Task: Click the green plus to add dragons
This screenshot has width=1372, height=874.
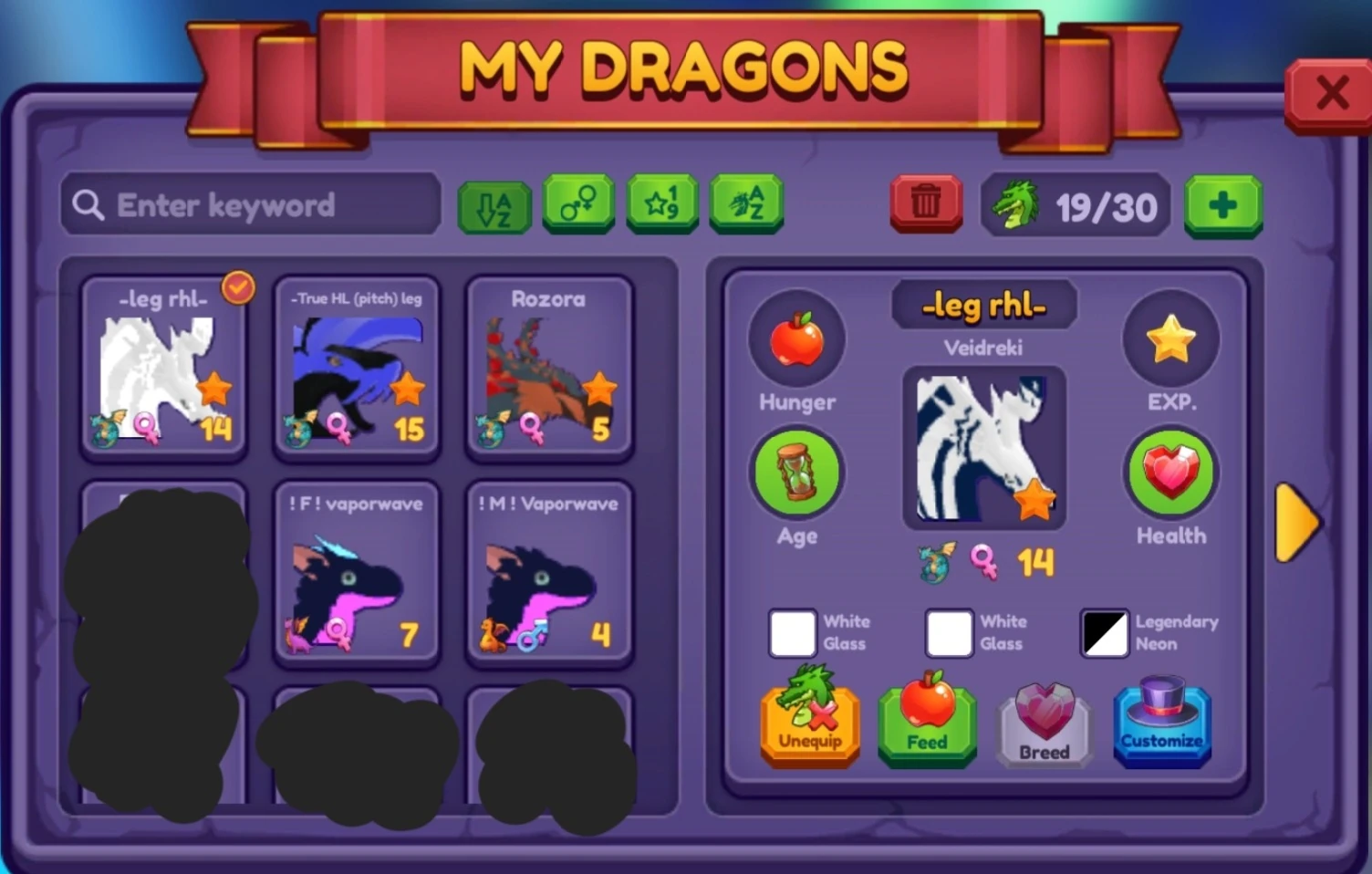Action: coord(1222,204)
